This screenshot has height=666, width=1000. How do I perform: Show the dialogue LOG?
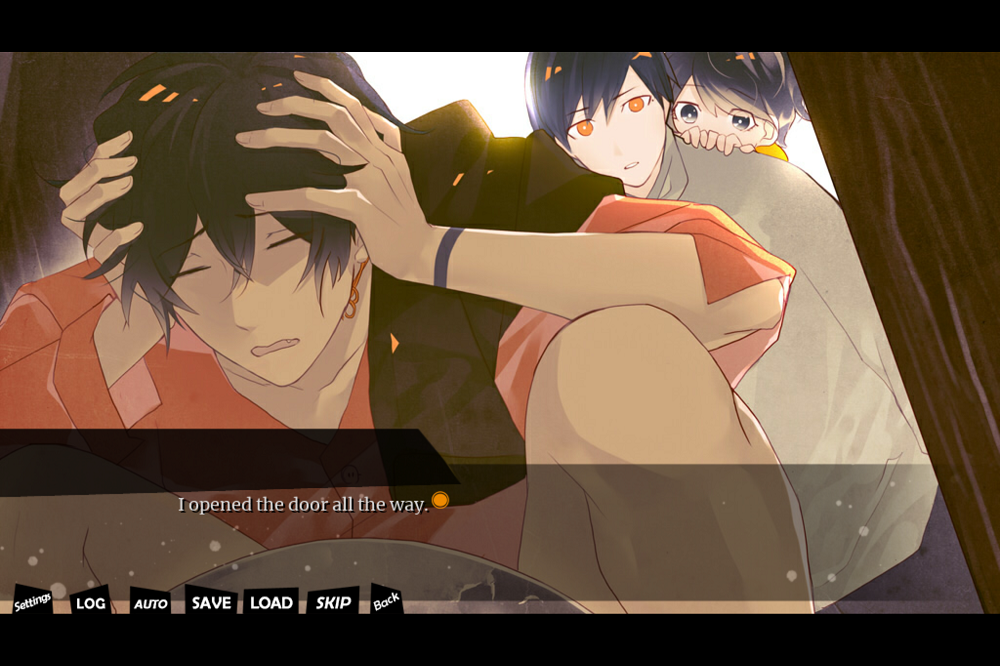90,602
